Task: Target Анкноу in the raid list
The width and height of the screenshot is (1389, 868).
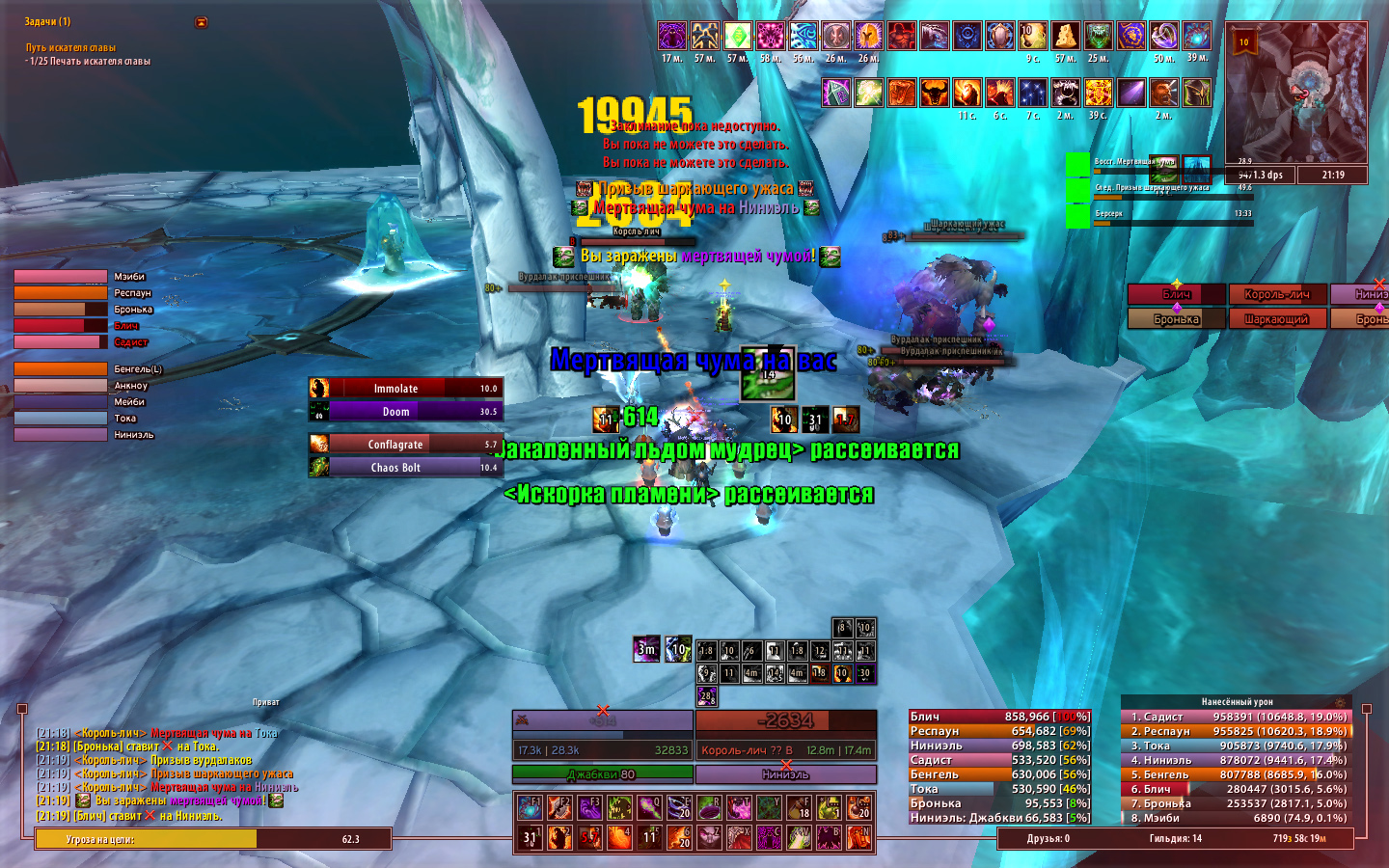Action: tap(61, 386)
